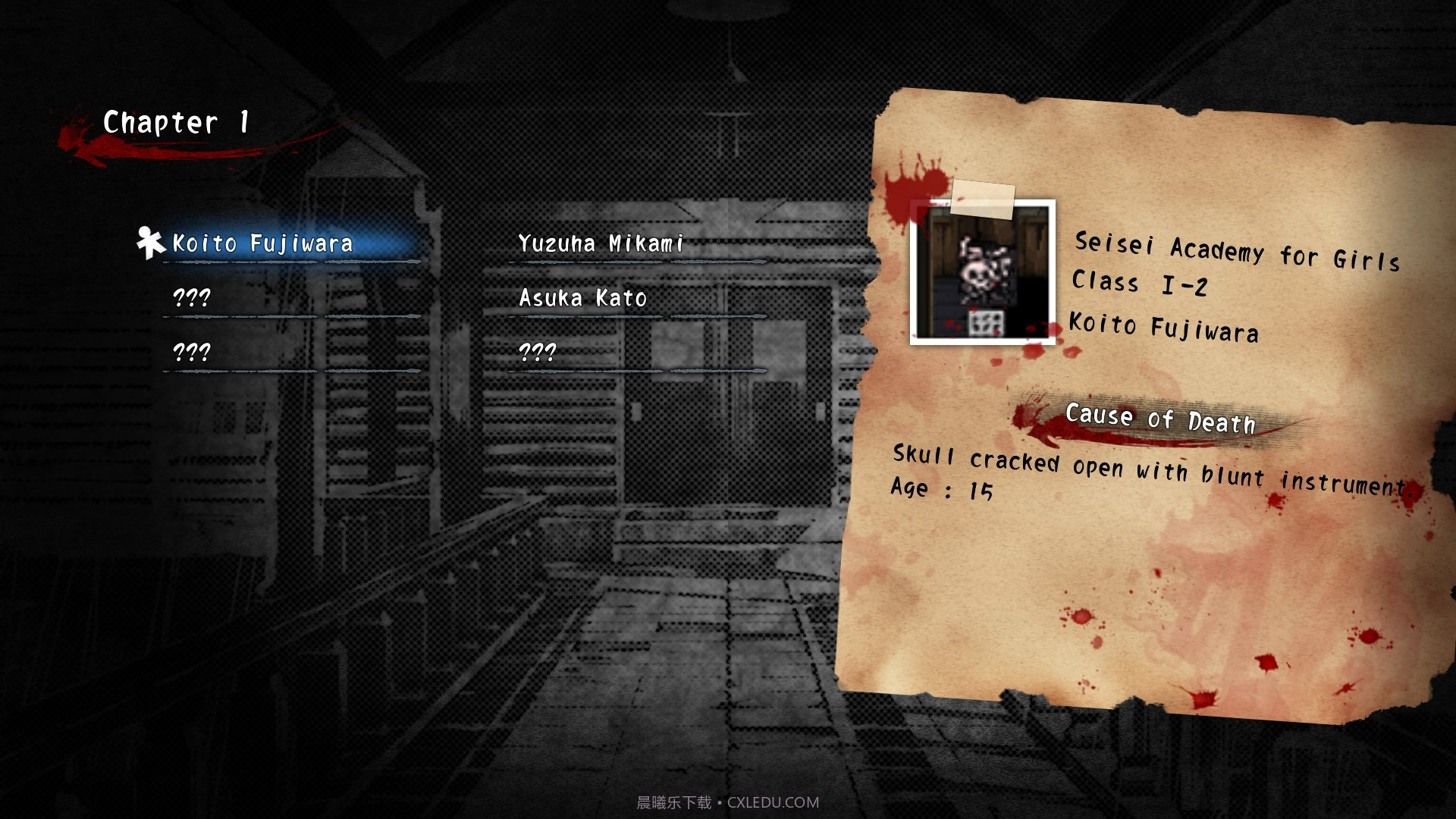The height and width of the screenshot is (819, 1456).
Task: Select the Asuka Kato victim entry
Action: click(582, 298)
